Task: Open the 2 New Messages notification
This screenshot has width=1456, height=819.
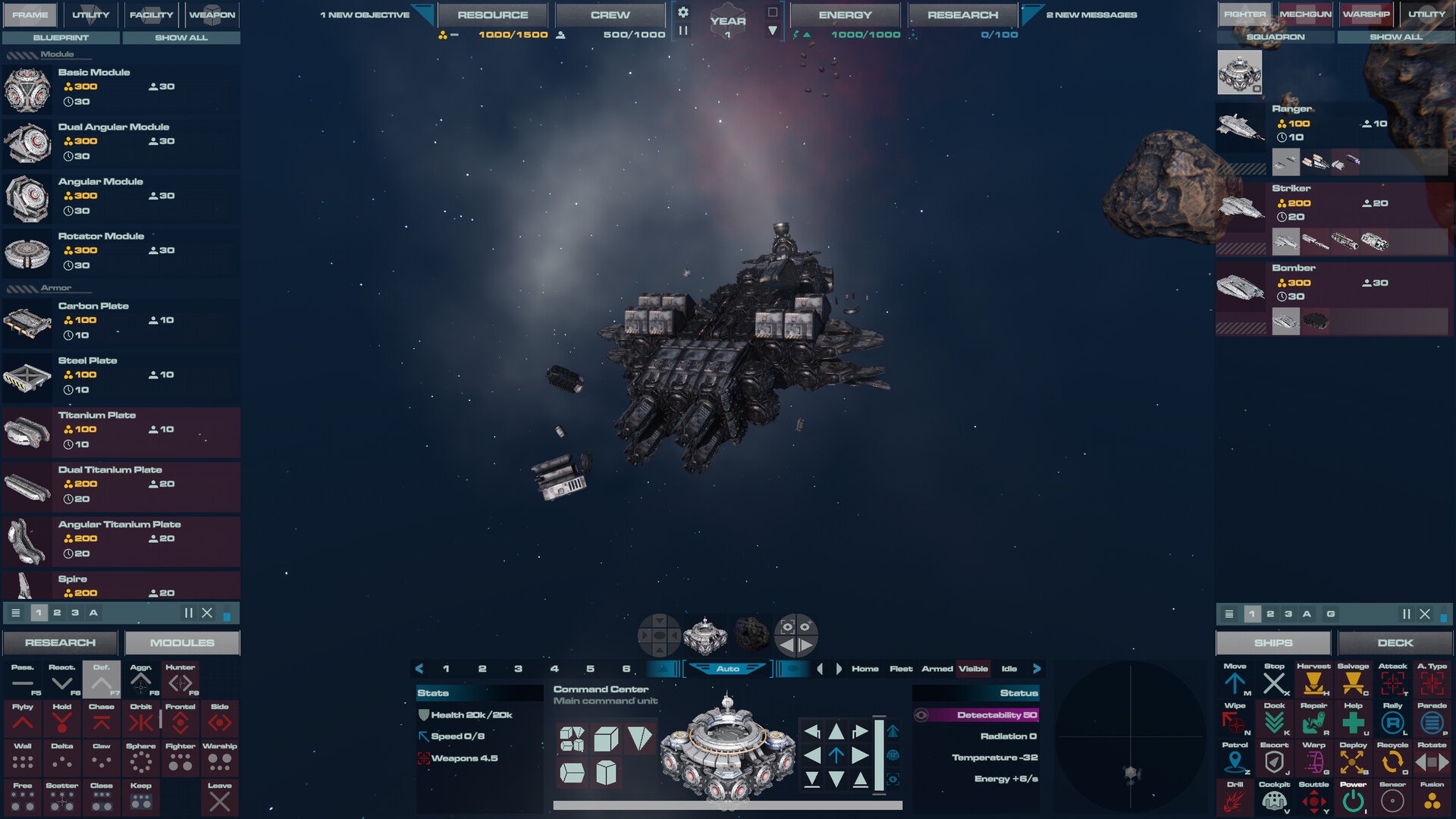Action: coord(1091,14)
